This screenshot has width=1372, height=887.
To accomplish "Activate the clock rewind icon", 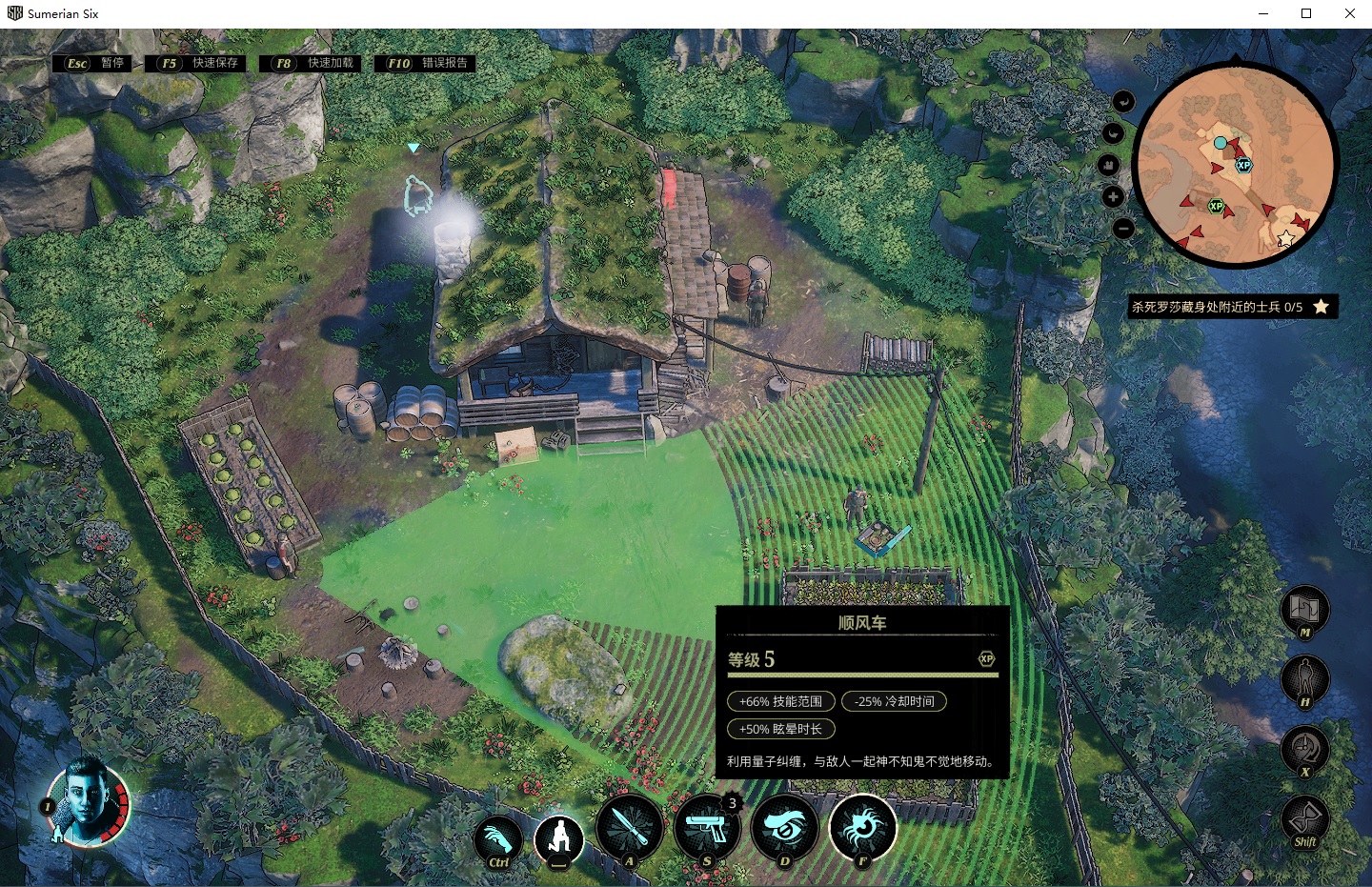I will (1304, 748).
